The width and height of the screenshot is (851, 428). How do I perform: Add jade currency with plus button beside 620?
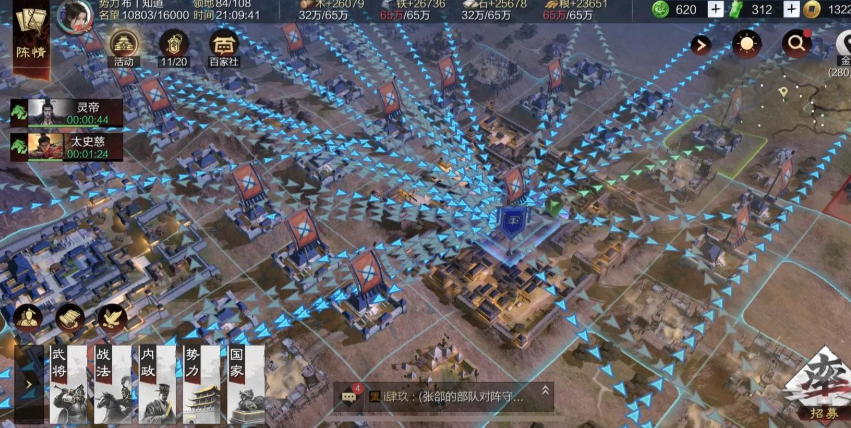[716, 9]
